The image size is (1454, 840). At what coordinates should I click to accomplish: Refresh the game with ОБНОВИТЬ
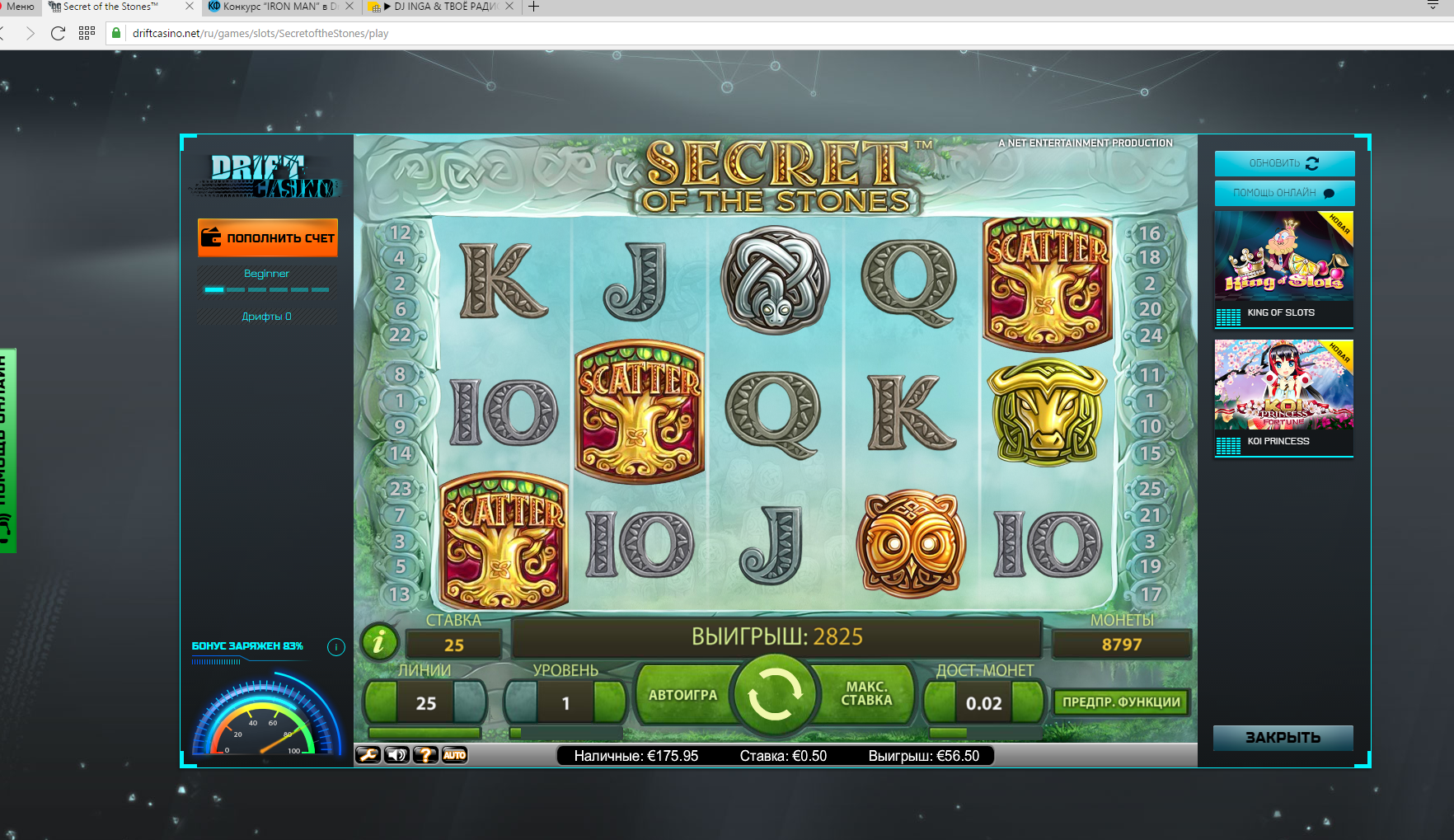[x=1283, y=163]
